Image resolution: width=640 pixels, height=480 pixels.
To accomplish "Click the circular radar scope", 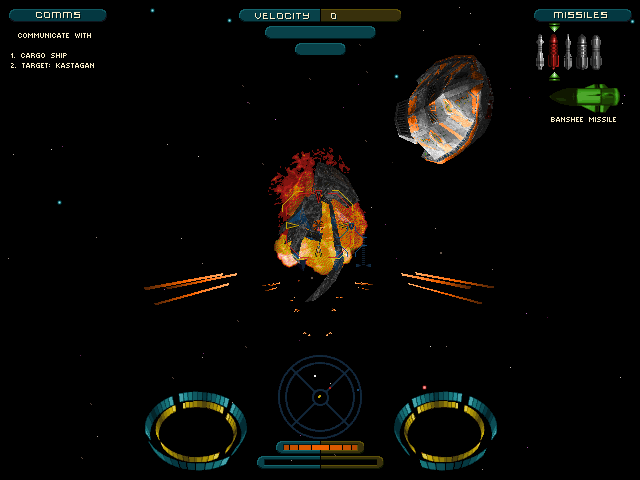I will click(x=319, y=396).
